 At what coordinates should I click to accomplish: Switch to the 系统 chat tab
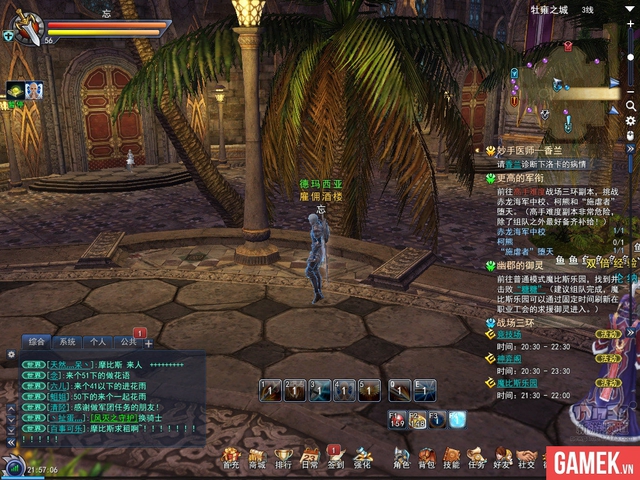pyautogui.click(x=67, y=341)
